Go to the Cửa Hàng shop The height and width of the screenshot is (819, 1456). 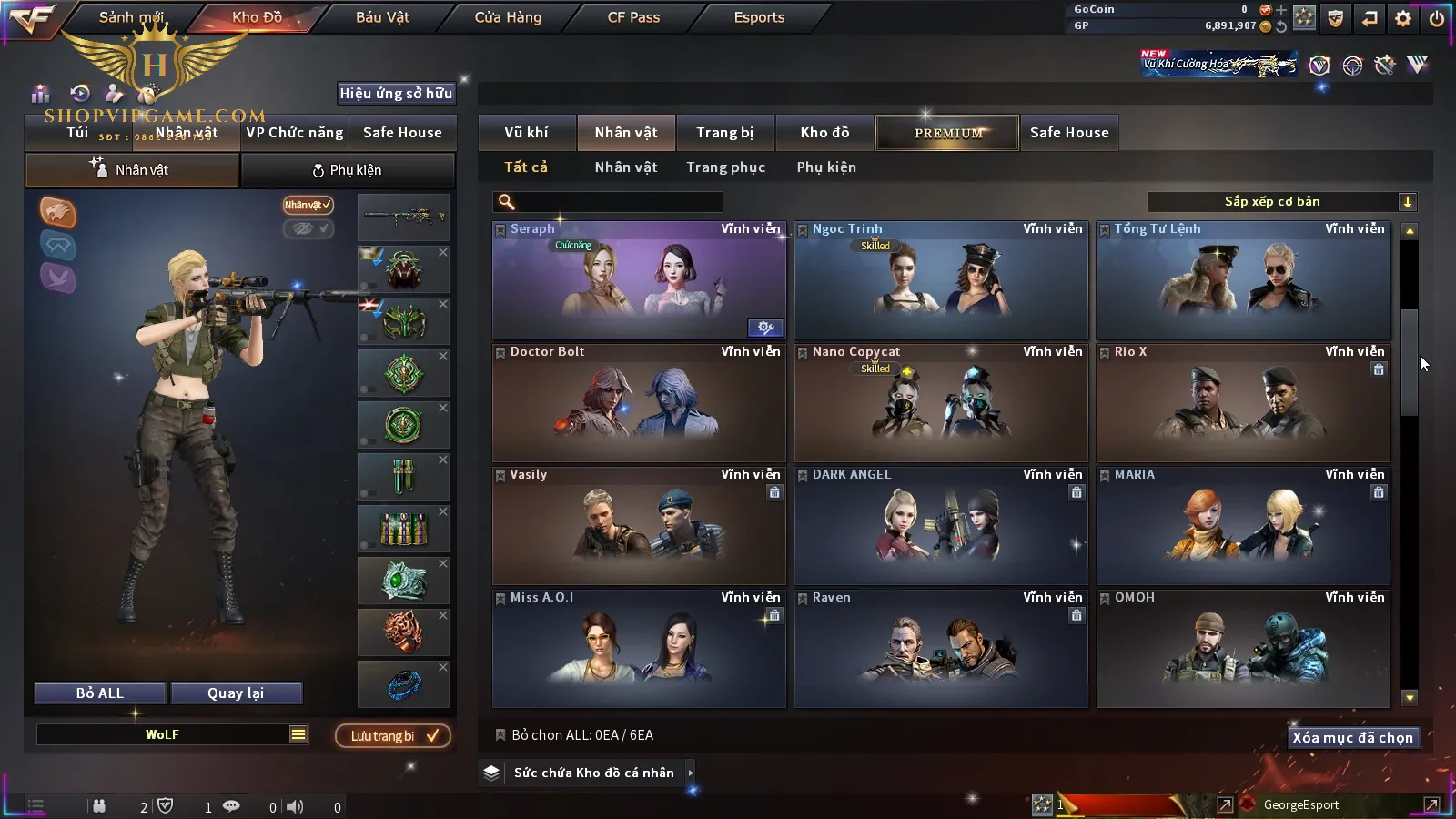coord(508,17)
